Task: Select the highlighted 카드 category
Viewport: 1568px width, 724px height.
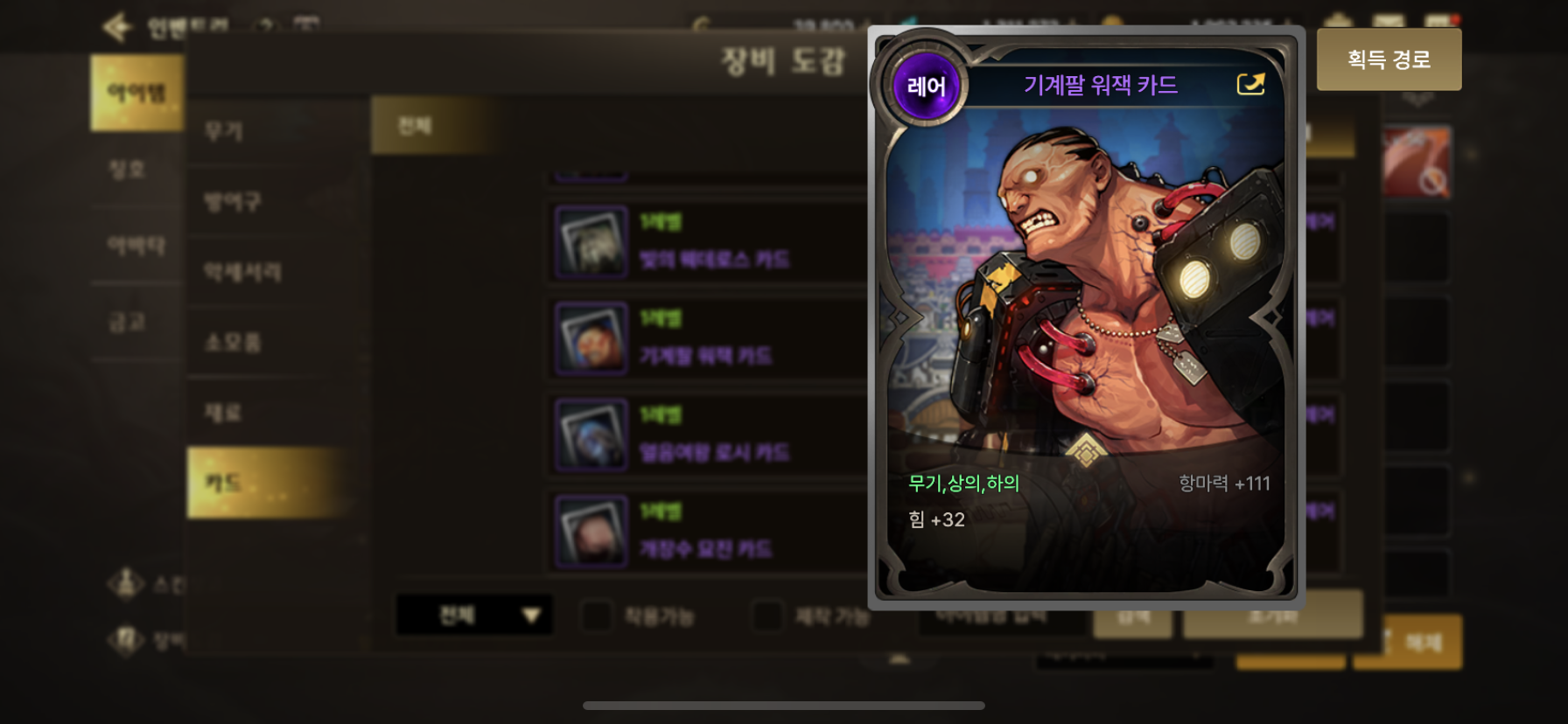Action: tap(224, 483)
